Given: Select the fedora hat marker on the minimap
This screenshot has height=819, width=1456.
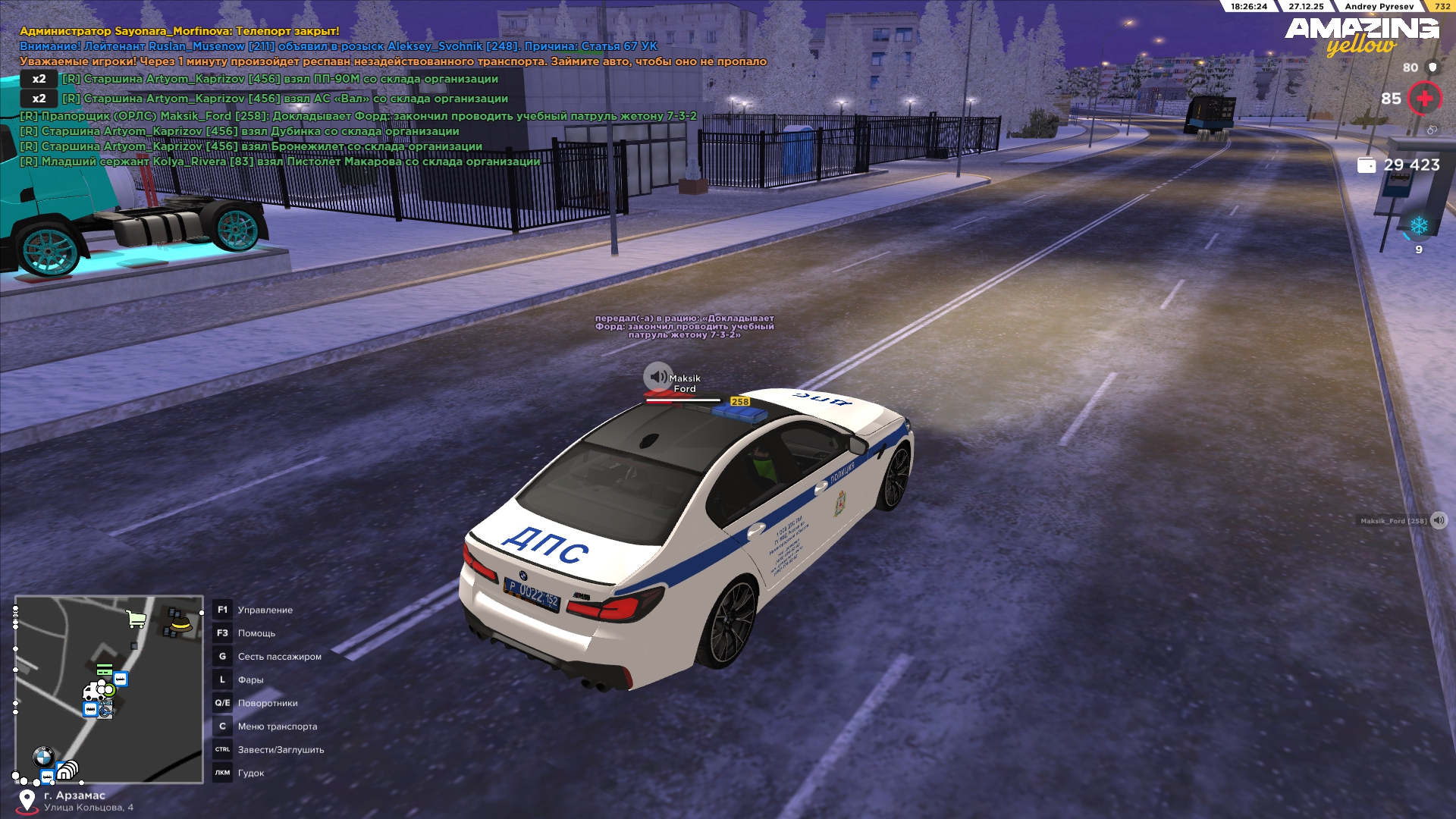Looking at the screenshot, I should coord(180,624).
